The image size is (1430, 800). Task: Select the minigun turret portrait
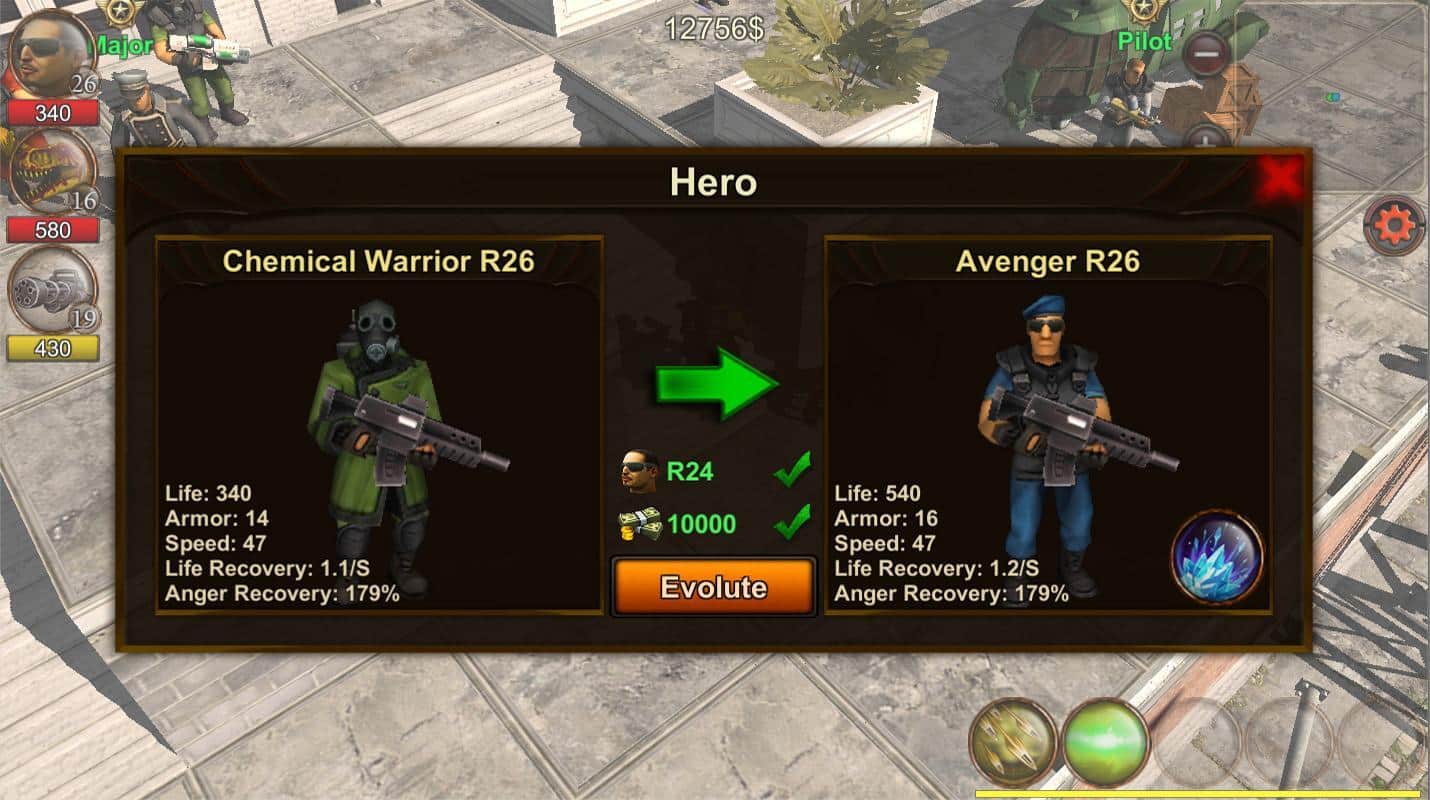pyautogui.click(x=52, y=290)
